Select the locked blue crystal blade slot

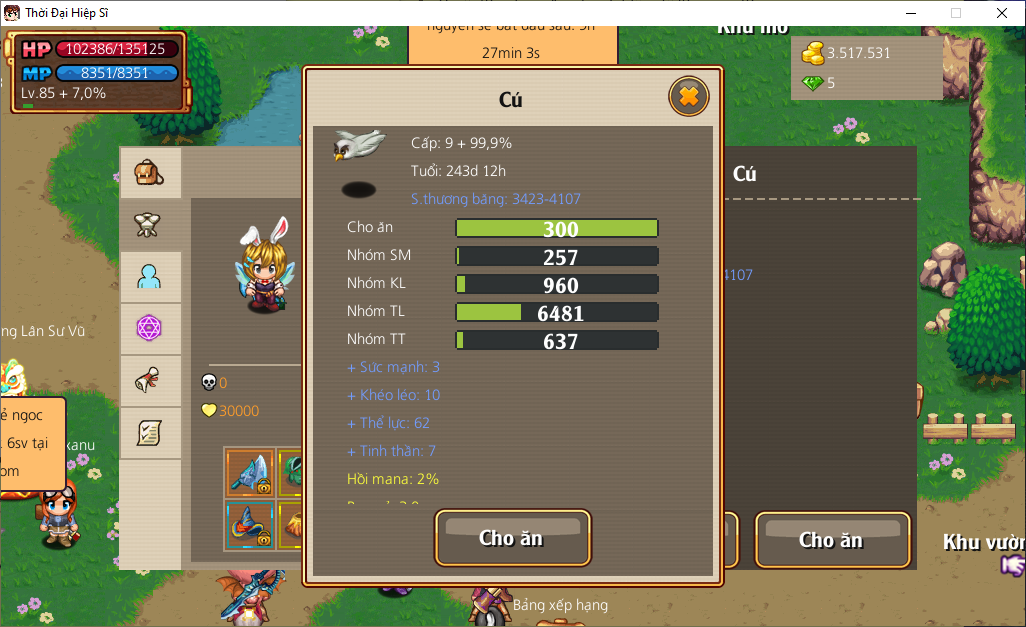click(x=250, y=473)
